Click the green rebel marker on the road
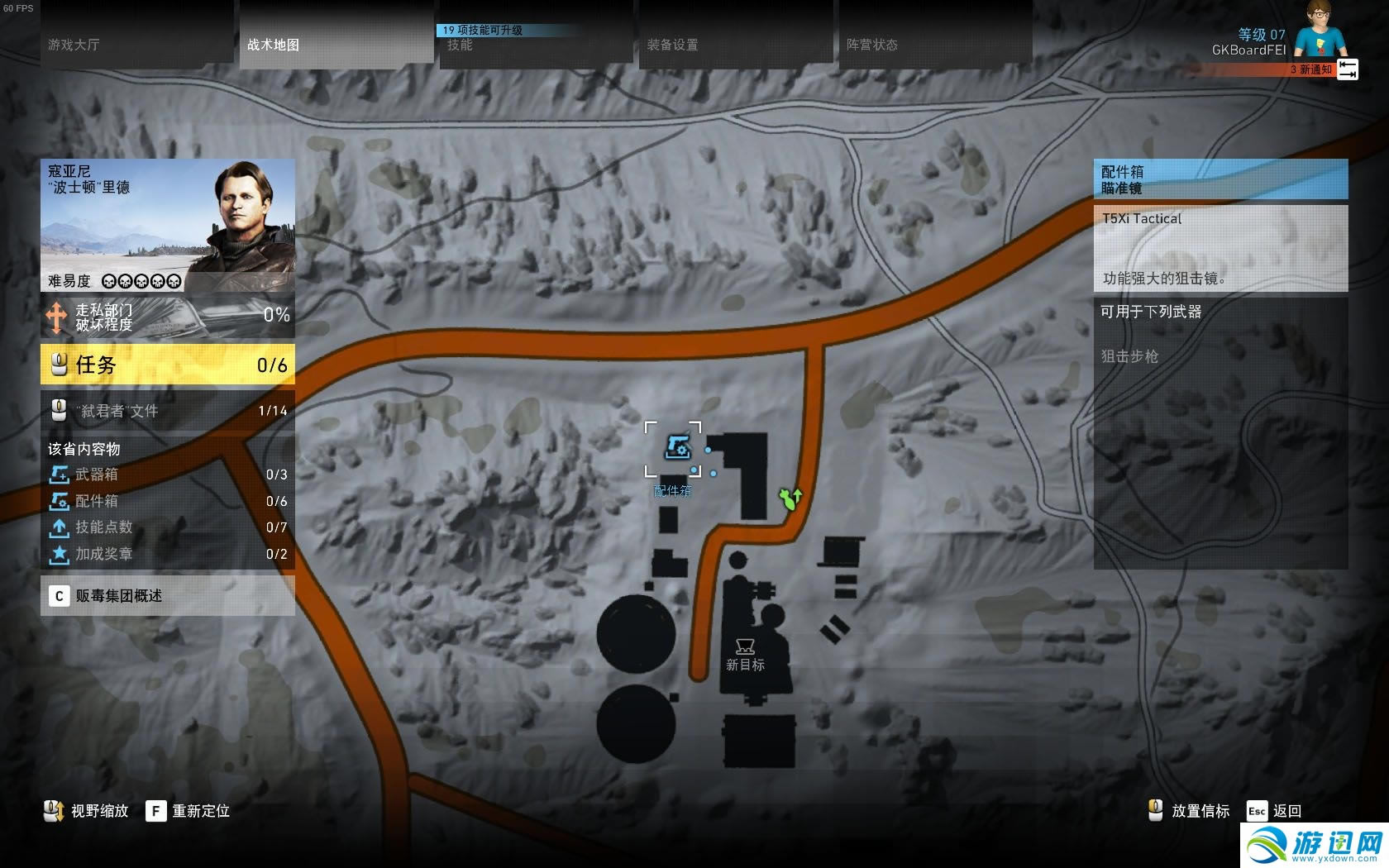Image resolution: width=1389 pixels, height=868 pixels. pyautogui.click(x=790, y=498)
